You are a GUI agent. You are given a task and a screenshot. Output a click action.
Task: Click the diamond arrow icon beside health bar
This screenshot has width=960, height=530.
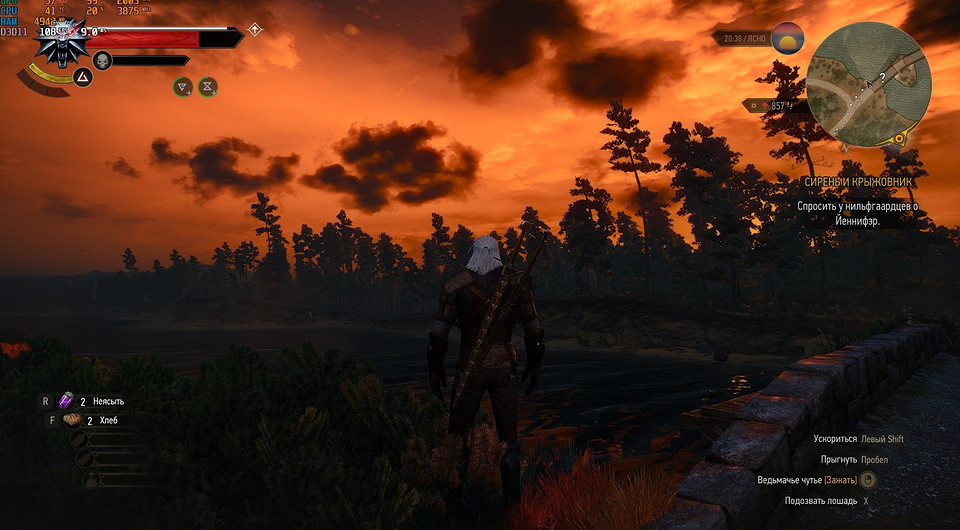click(255, 30)
